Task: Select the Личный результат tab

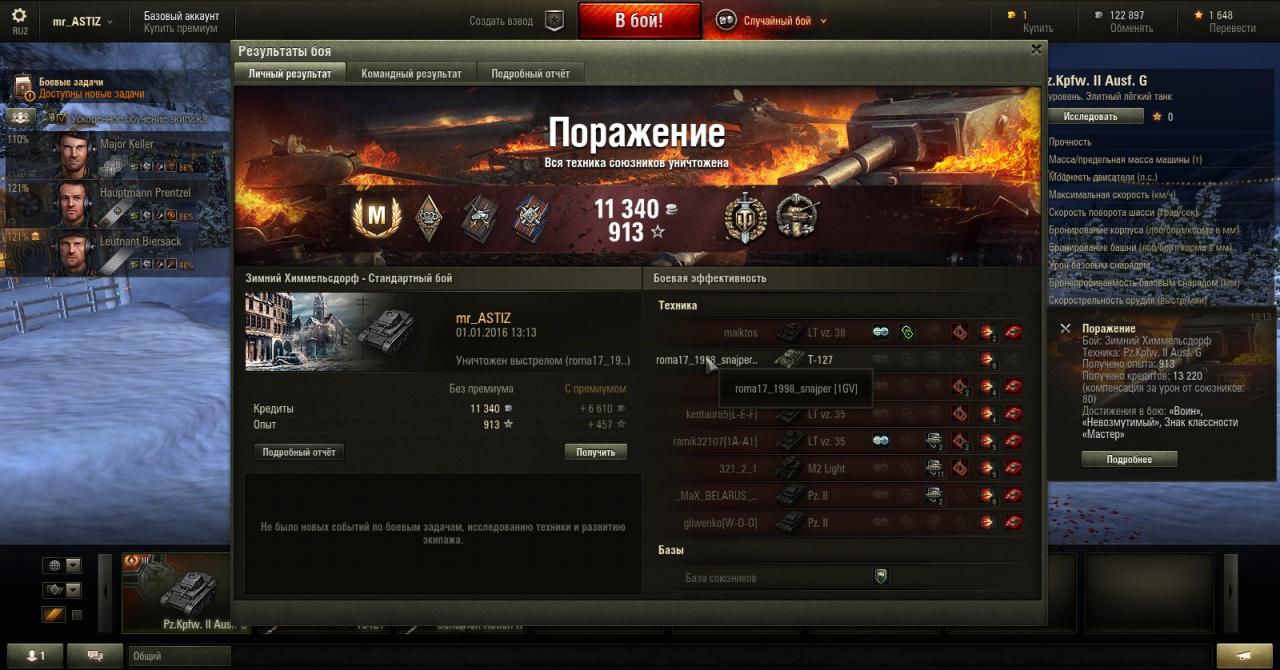Action: pyautogui.click(x=290, y=74)
